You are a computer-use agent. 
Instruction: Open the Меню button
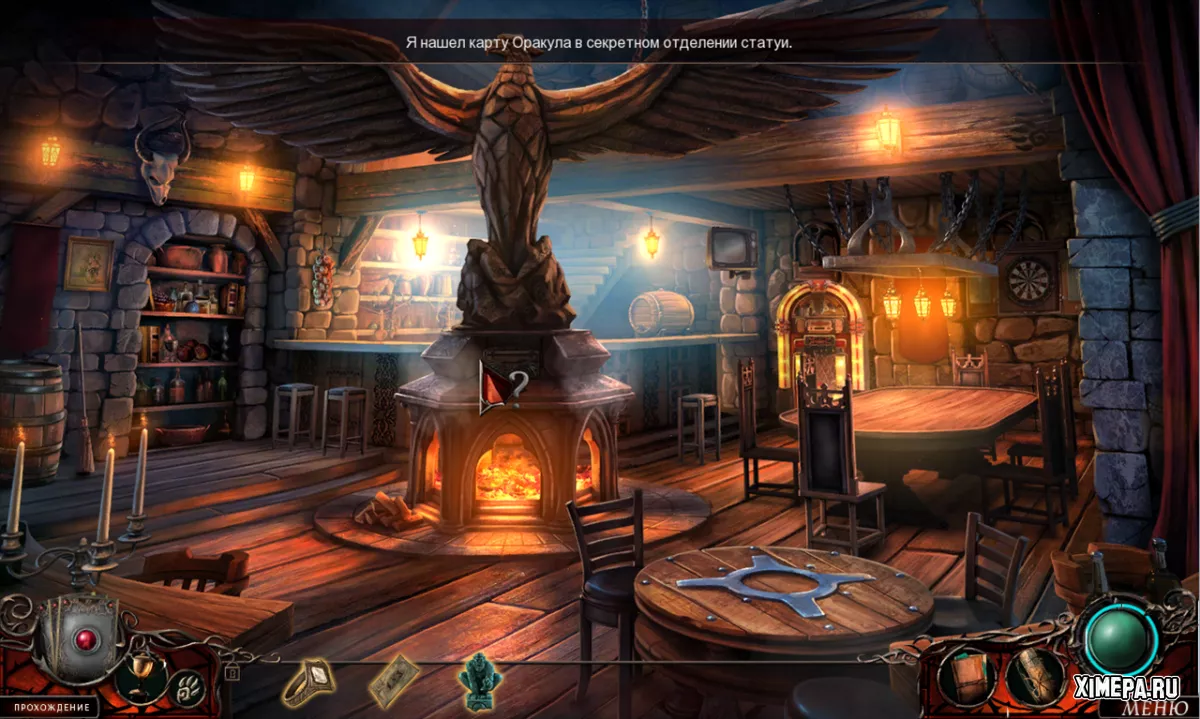(1157, 707)
